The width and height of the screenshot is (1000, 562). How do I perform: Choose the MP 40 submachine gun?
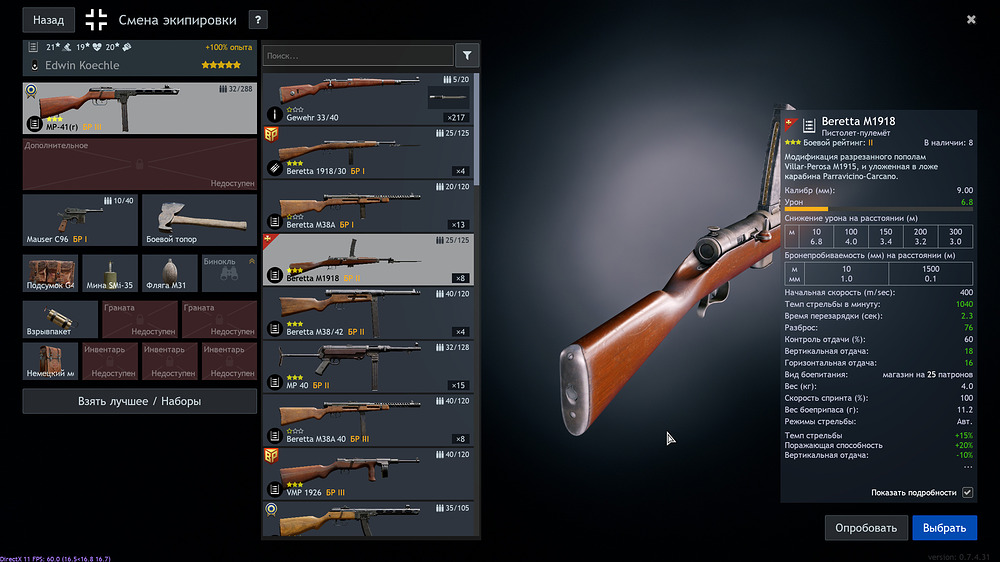point(367,368)
